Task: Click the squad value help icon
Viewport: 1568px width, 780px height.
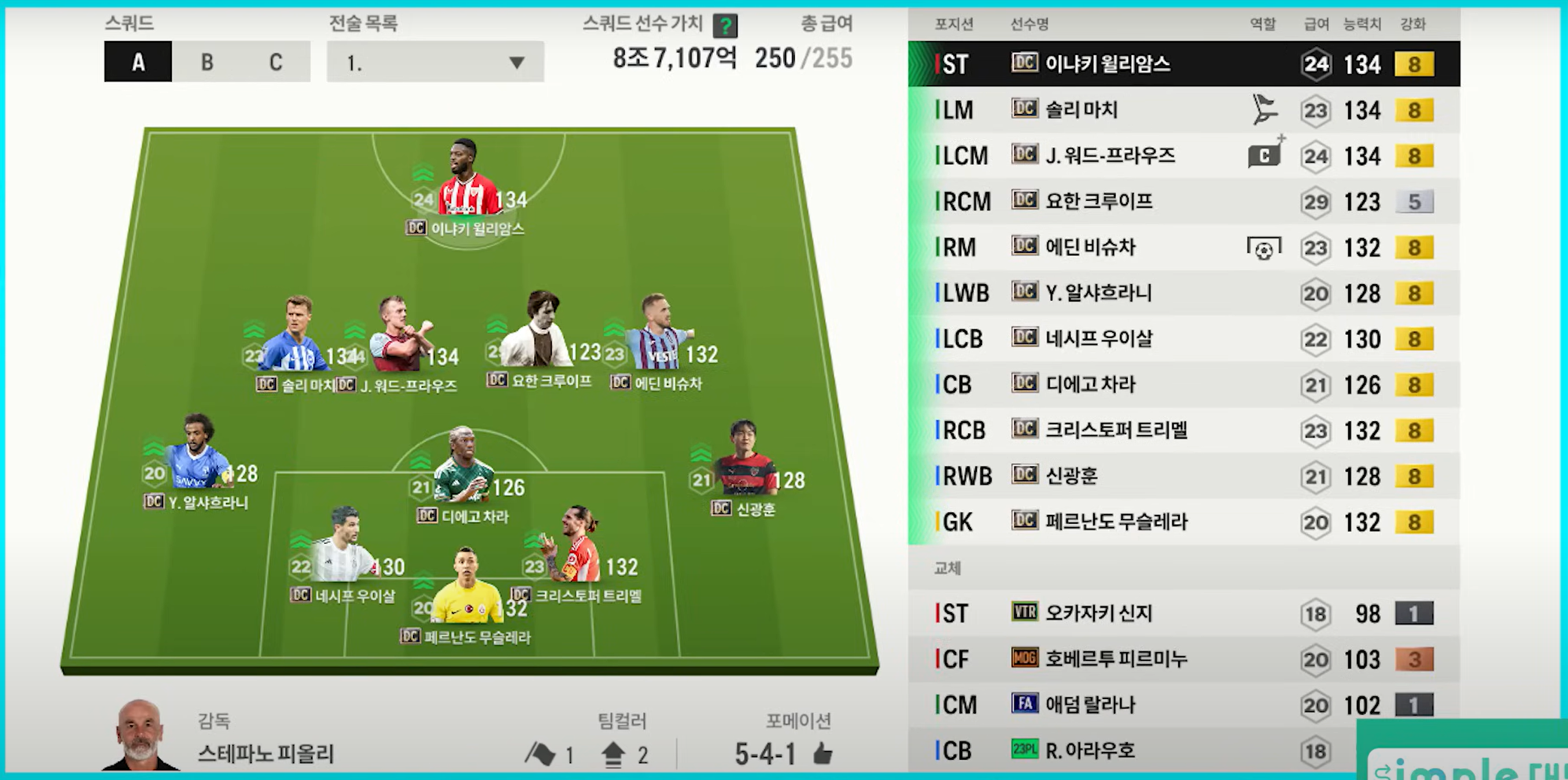Action: [x=725, y=25]
